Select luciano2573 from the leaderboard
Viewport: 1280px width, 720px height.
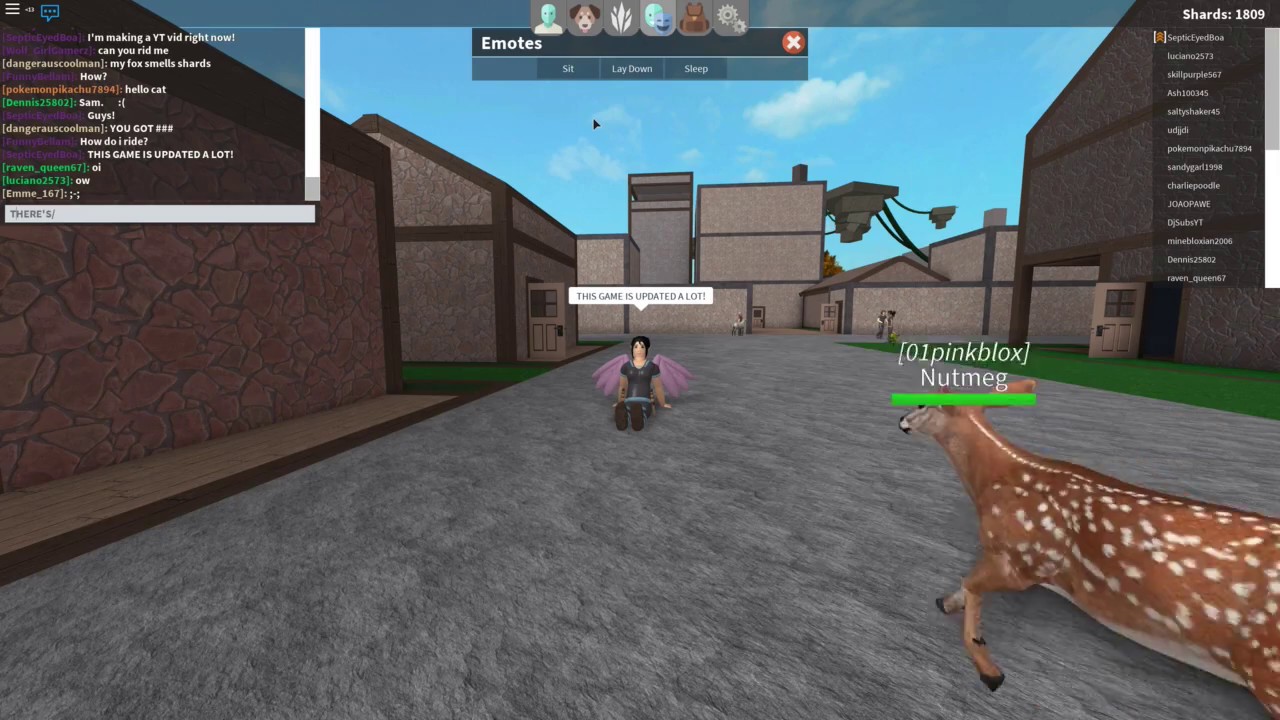(x=1190, y=56)
